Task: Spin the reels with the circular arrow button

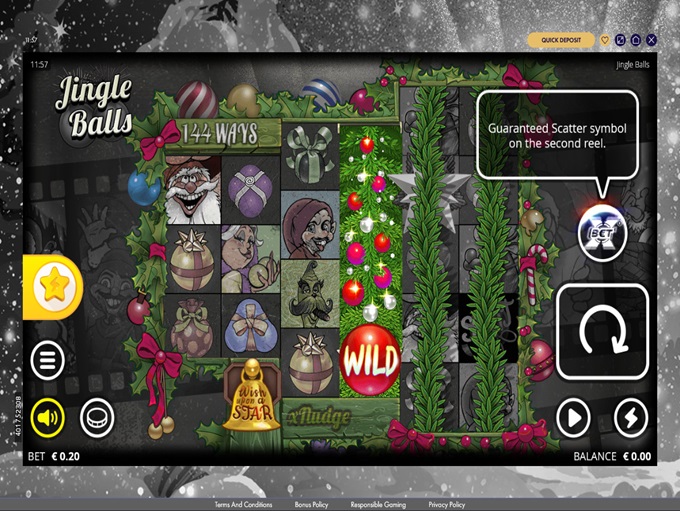Action: [596, 331]
